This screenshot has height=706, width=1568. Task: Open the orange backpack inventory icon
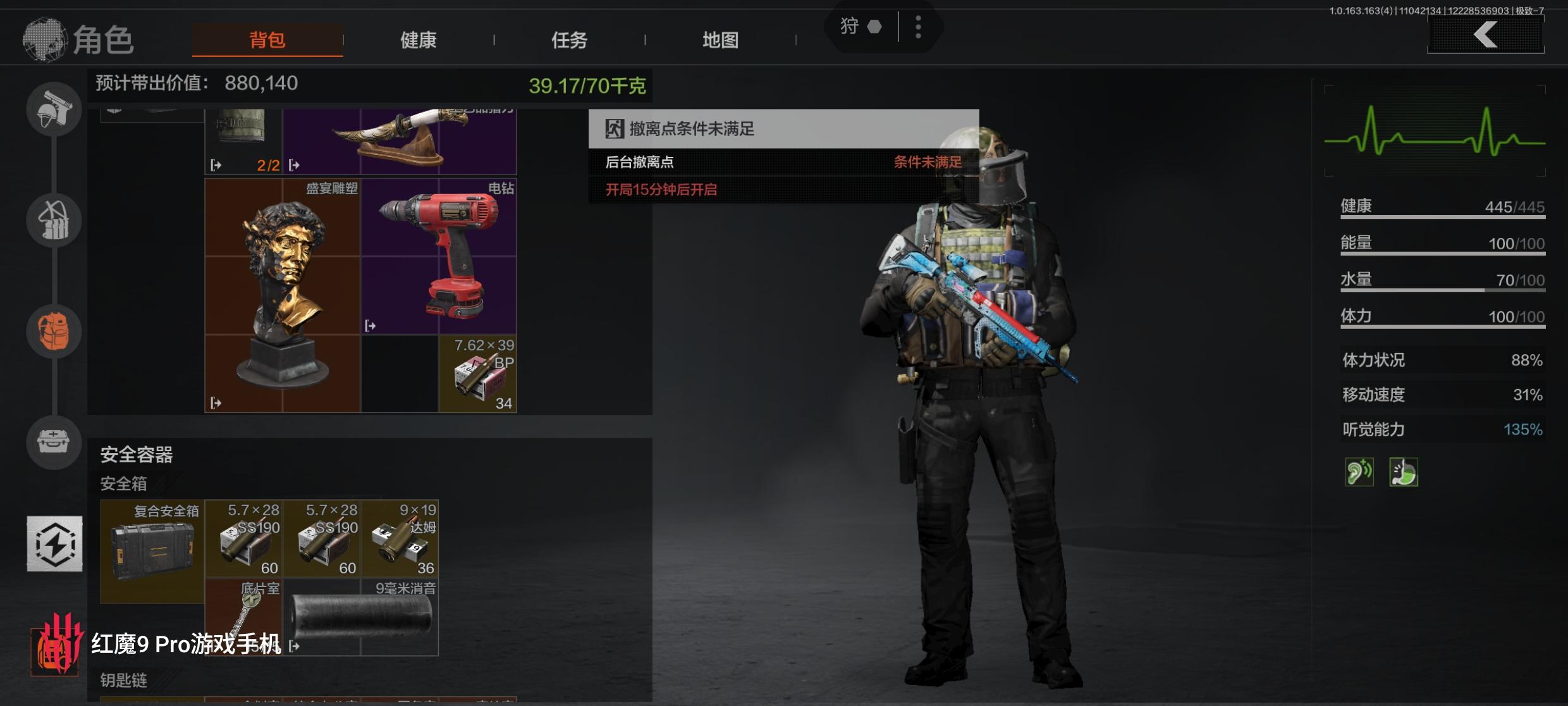coord(54,330)
